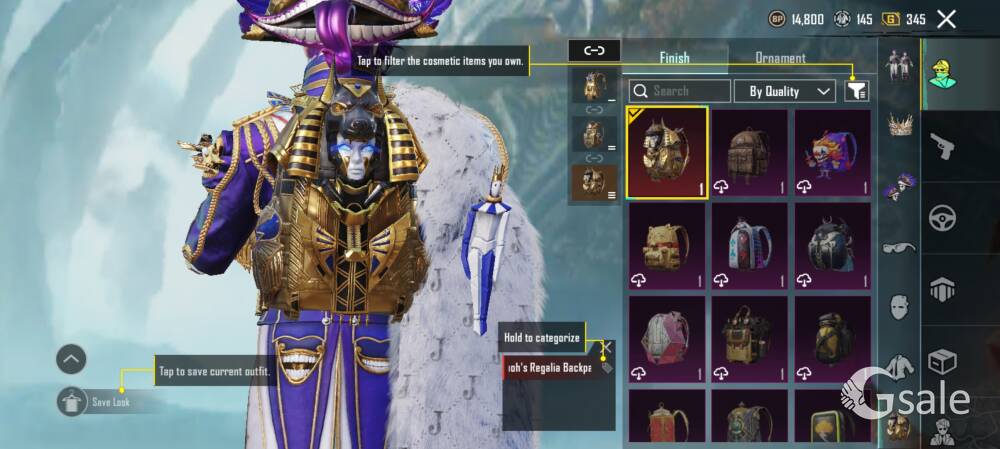Image resolution: width=1000 pixels, height=449 pixels.
Task: Select the sunglasses accessory category
Action: pyautogui.click(x=899, y=247)
